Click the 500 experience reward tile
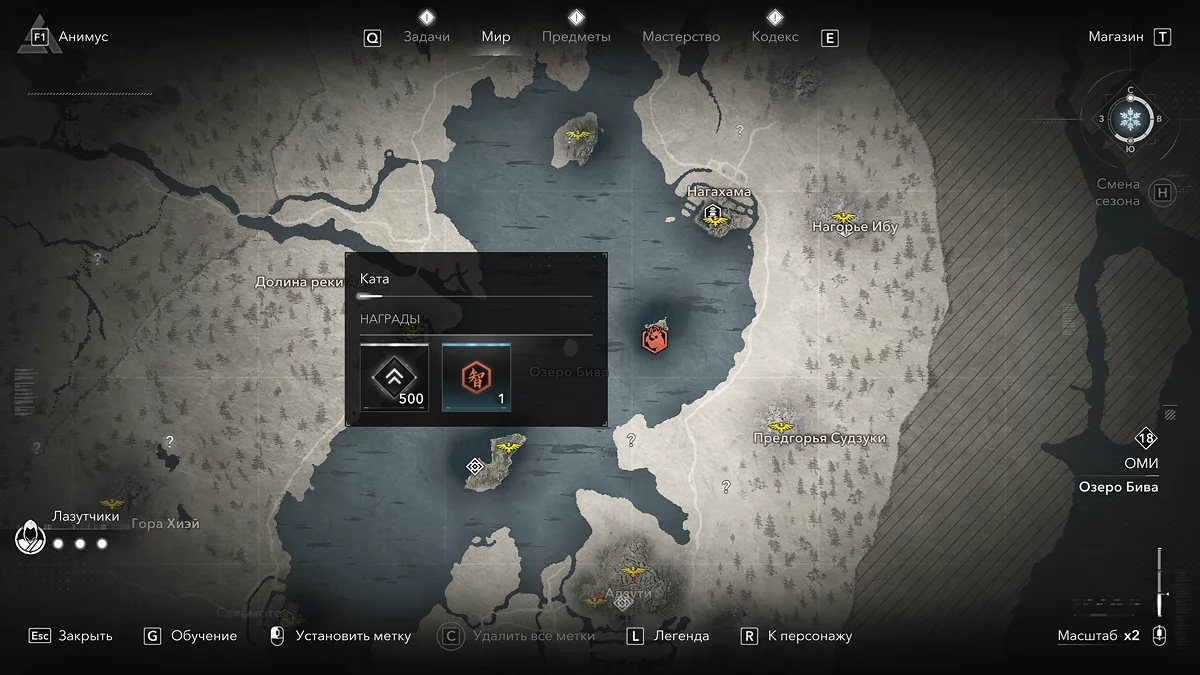The width and height of the screenshot is (1200, 675). point(395,377)
